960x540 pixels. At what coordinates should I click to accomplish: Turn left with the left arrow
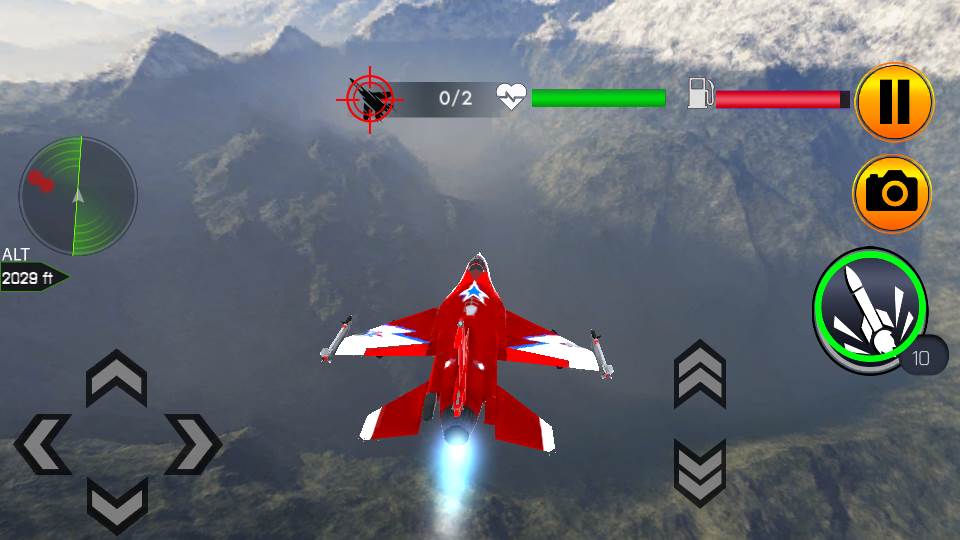point(43,443)
